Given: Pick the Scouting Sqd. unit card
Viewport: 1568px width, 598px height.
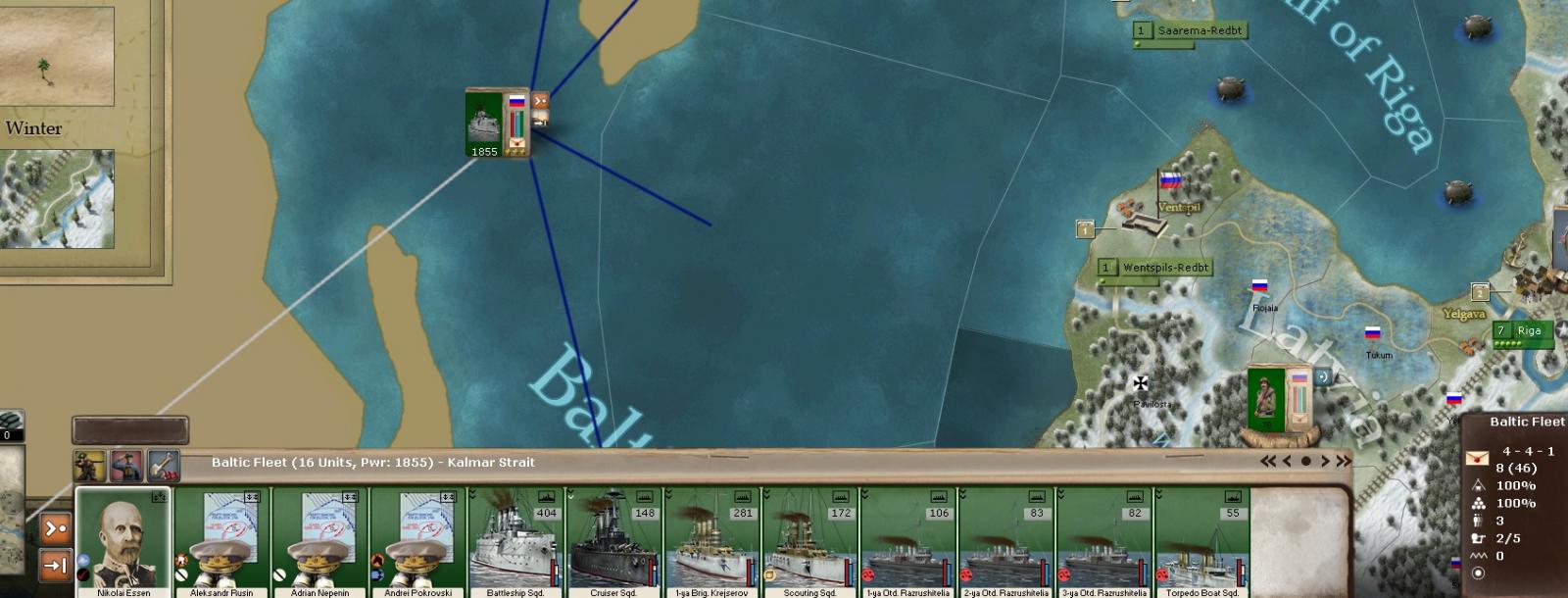Looking at the screenshot, I should pyautogui.click(x=809, y=541).
